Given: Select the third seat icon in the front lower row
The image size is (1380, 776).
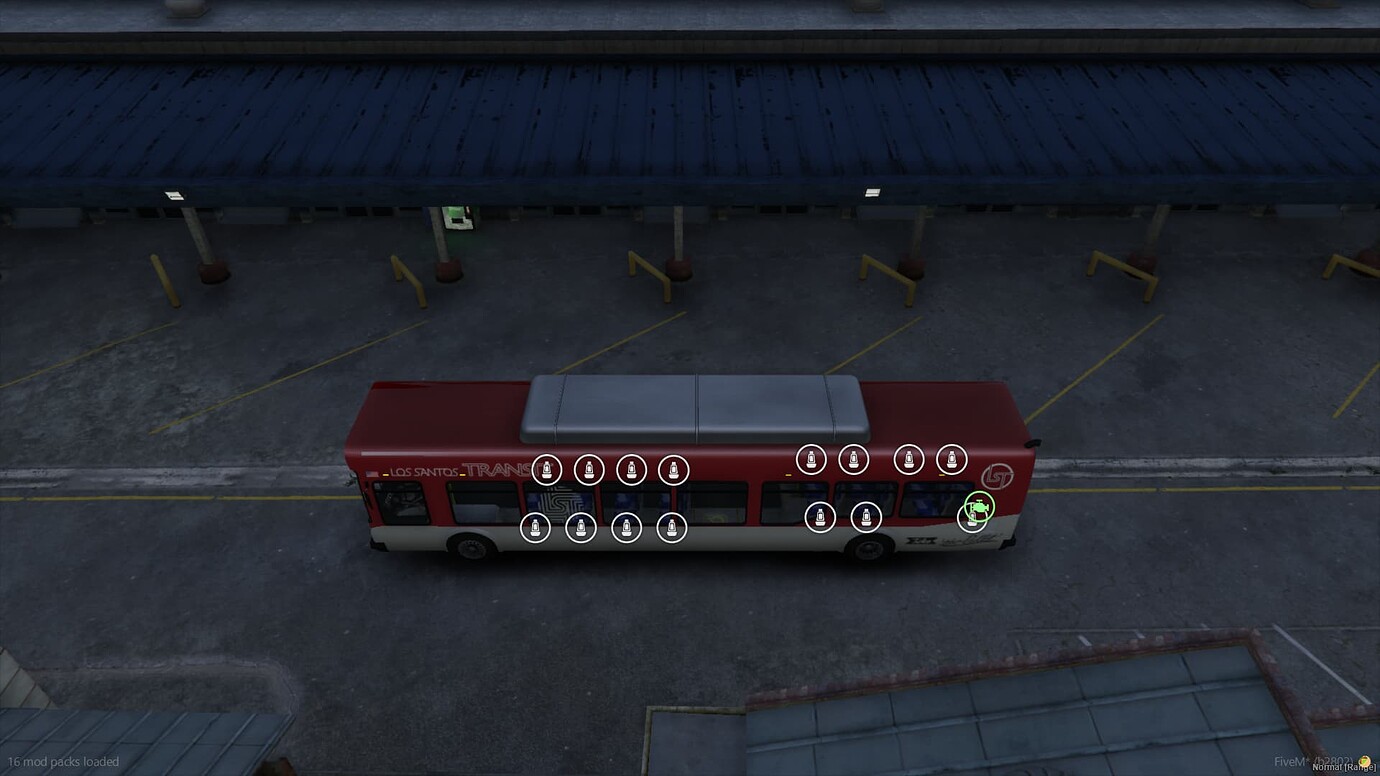Looking at the screenshot, I should coord(626,527).
